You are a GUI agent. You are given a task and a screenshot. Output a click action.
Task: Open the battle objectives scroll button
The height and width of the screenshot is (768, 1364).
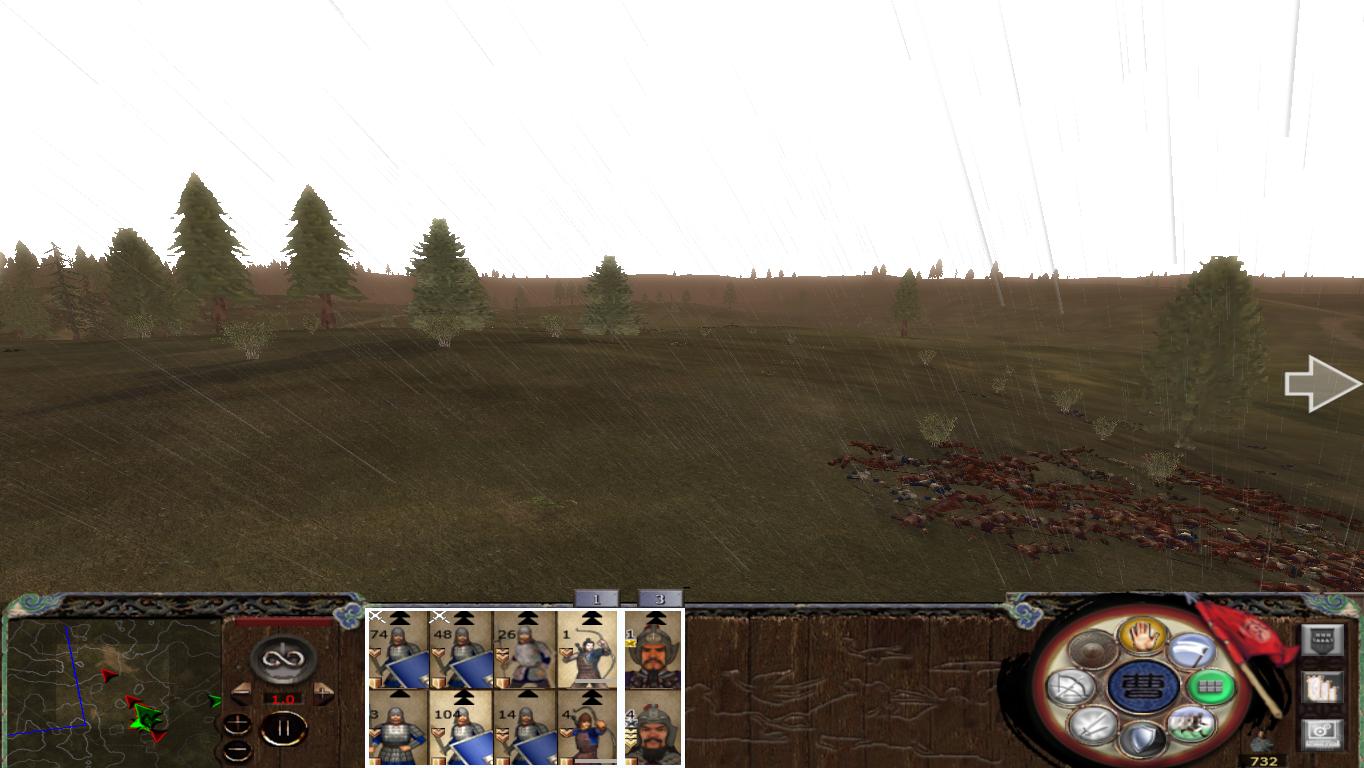pos(1323,688)
